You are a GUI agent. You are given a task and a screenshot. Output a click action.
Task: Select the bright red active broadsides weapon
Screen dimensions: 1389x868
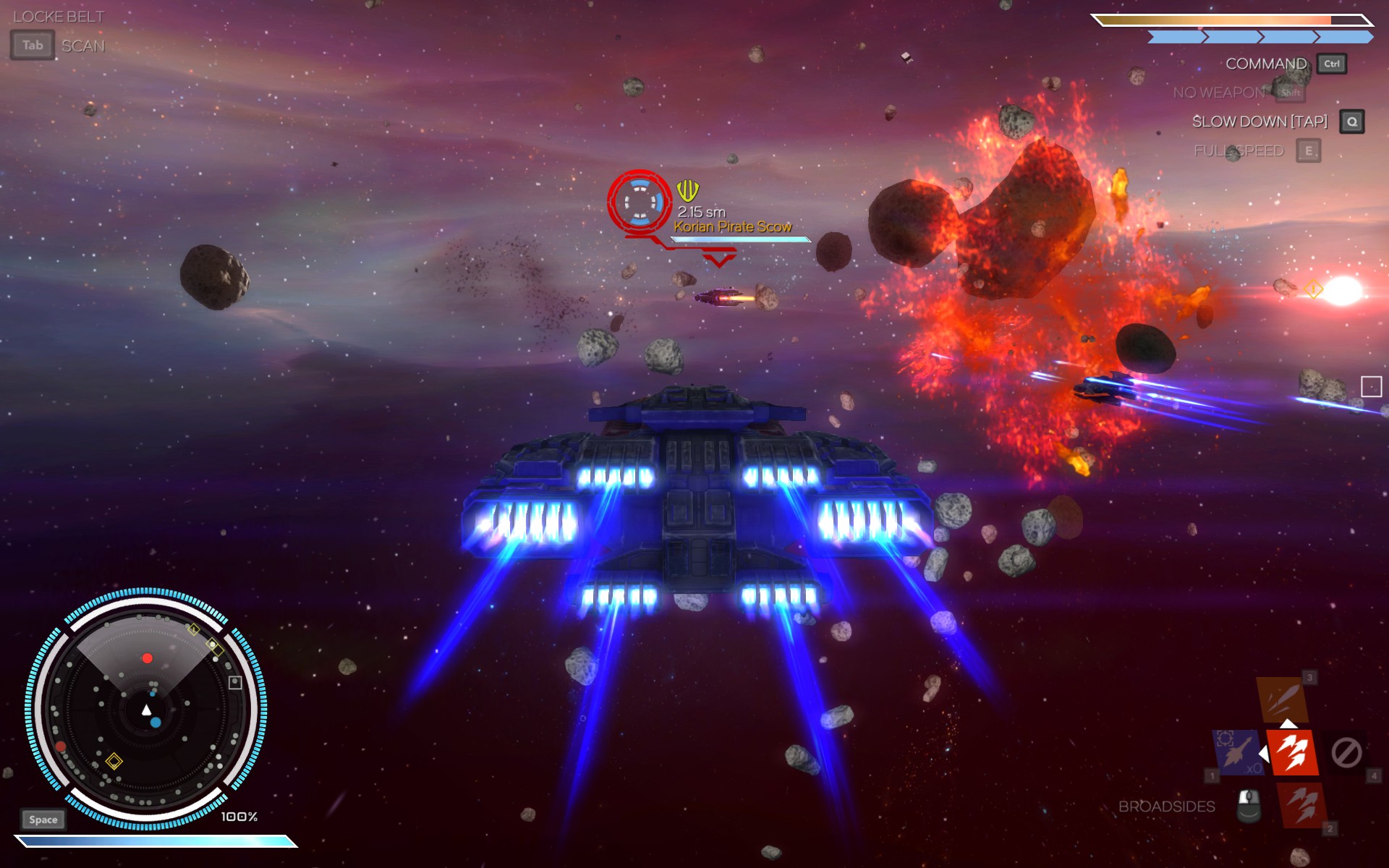pyautogui.click(x=1292, y=752)
